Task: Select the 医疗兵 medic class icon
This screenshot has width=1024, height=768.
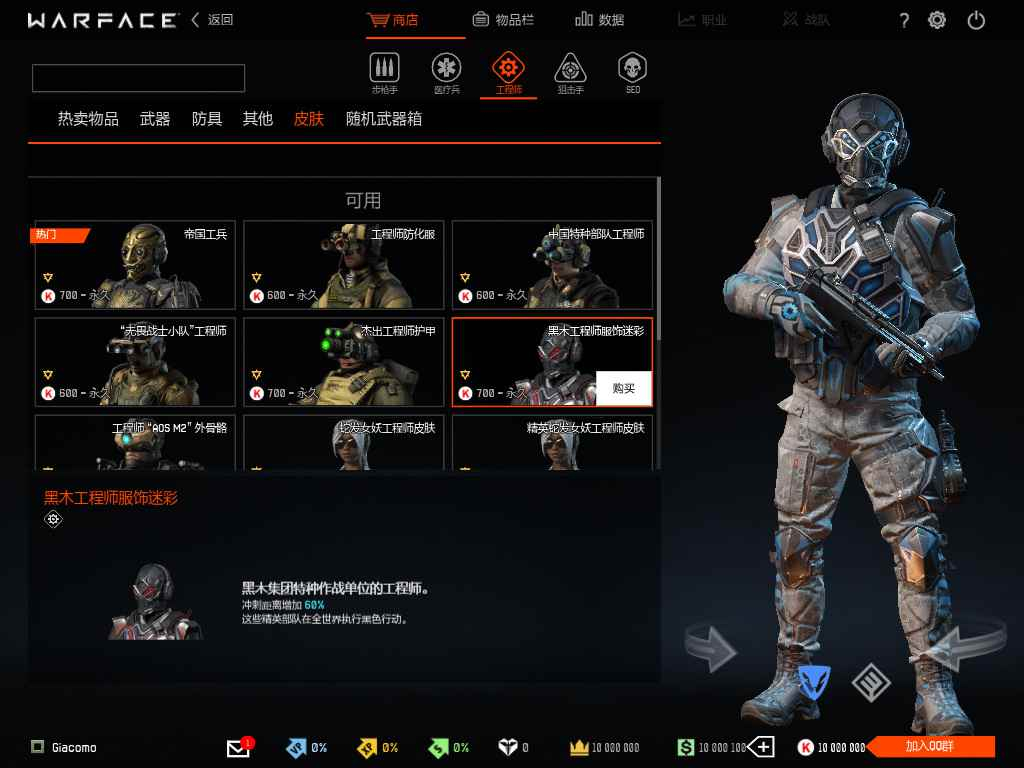Action: [x=446, y=74]
